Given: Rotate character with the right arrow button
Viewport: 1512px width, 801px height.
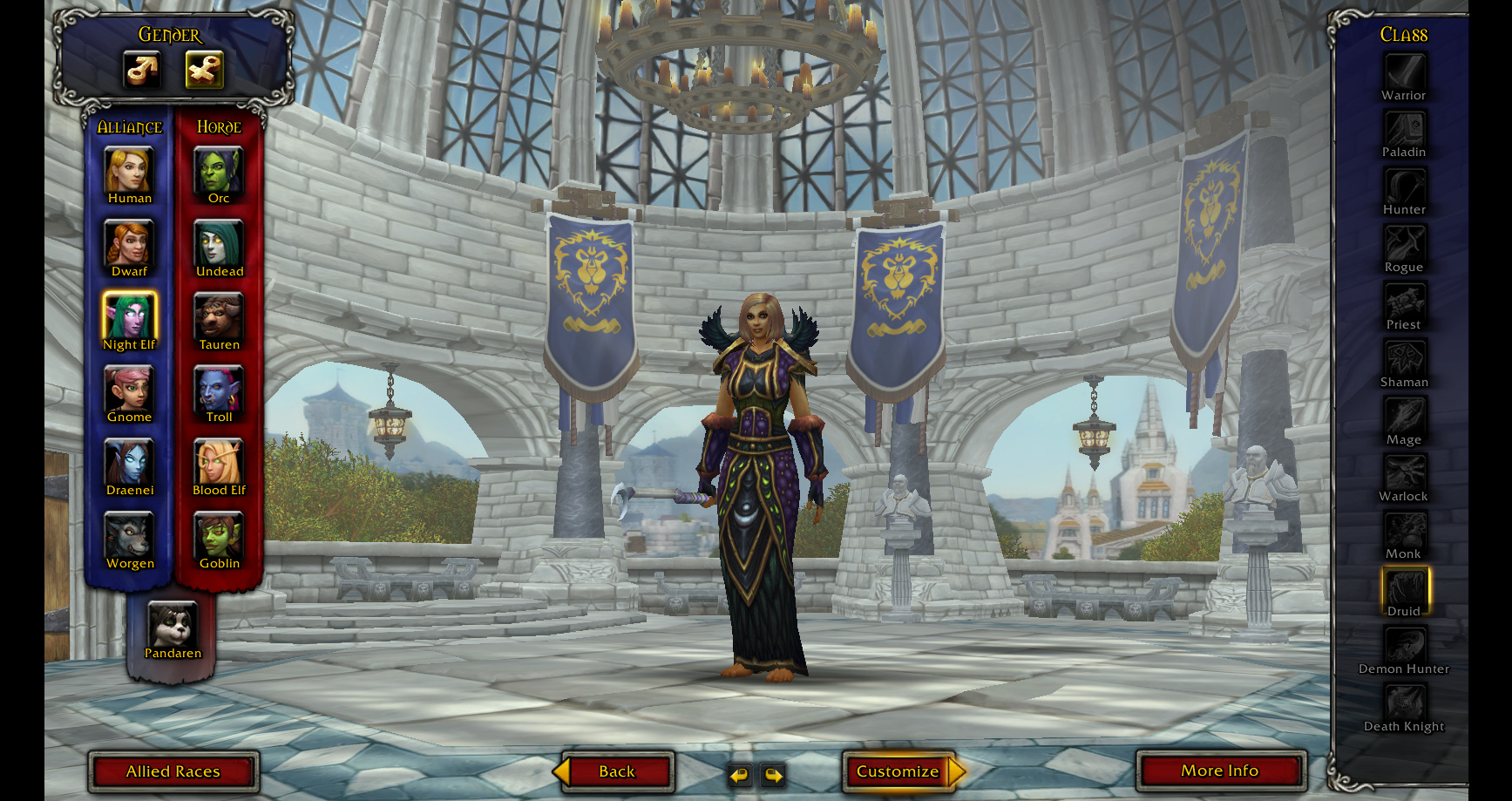Looking at the screenshot, I should (773, 774).
